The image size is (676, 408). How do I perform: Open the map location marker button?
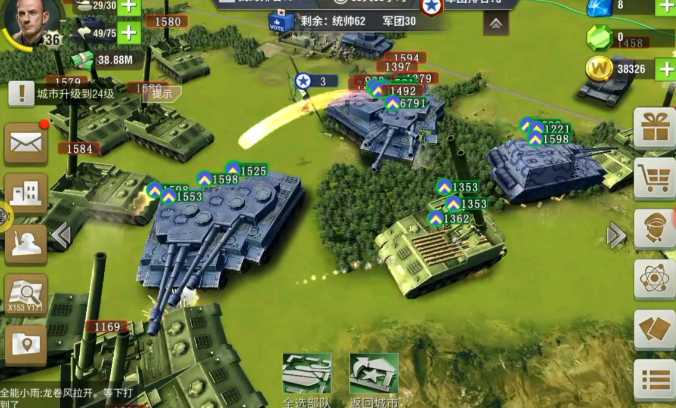[x=26, y=343]
